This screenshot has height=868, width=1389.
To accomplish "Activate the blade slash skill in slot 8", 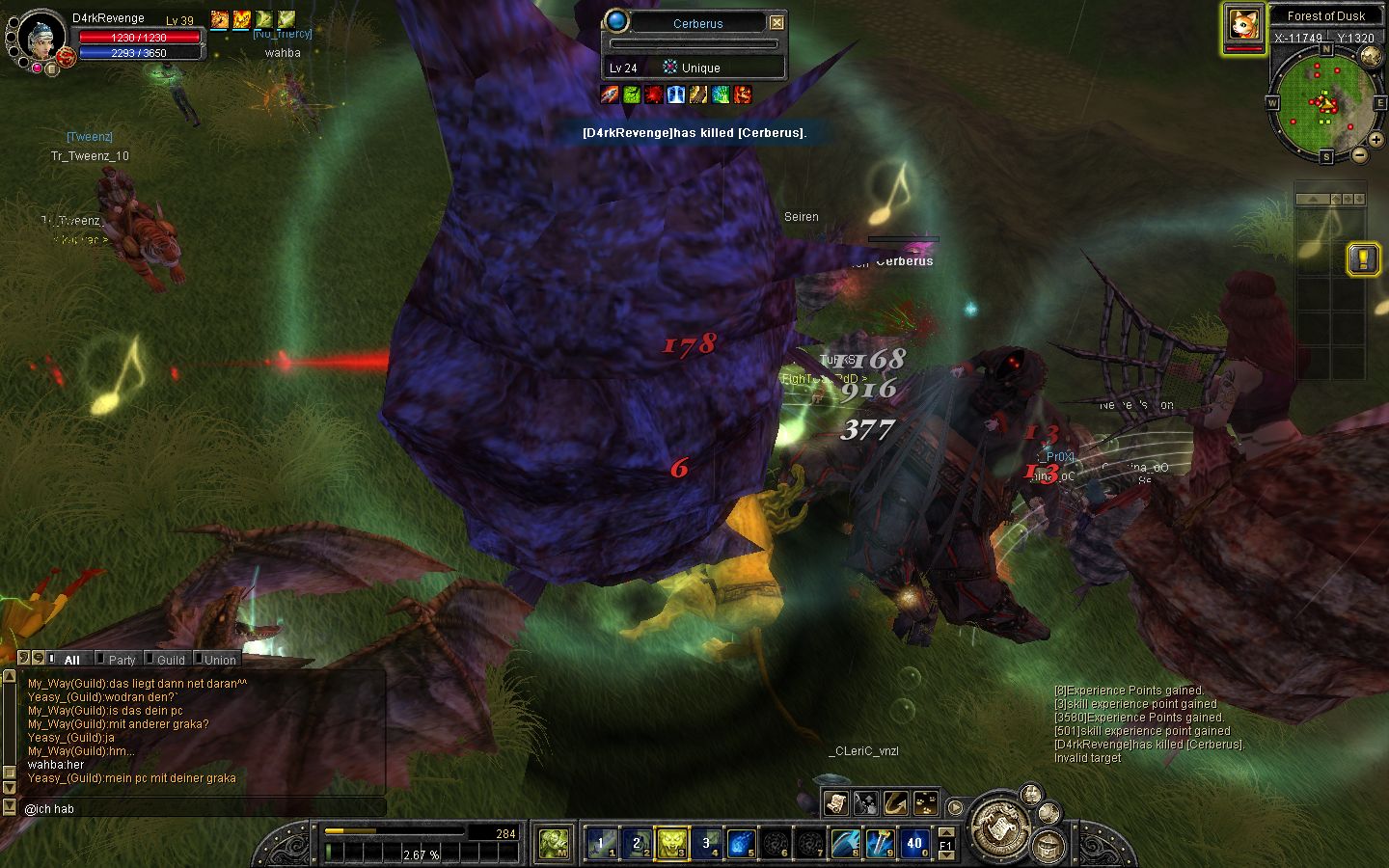I will (845, 844).
